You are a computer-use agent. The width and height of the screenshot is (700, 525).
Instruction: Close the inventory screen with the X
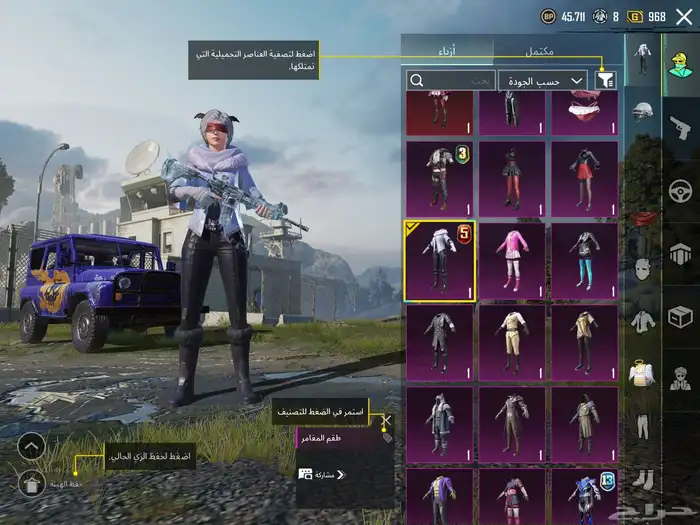coord(683,17)
